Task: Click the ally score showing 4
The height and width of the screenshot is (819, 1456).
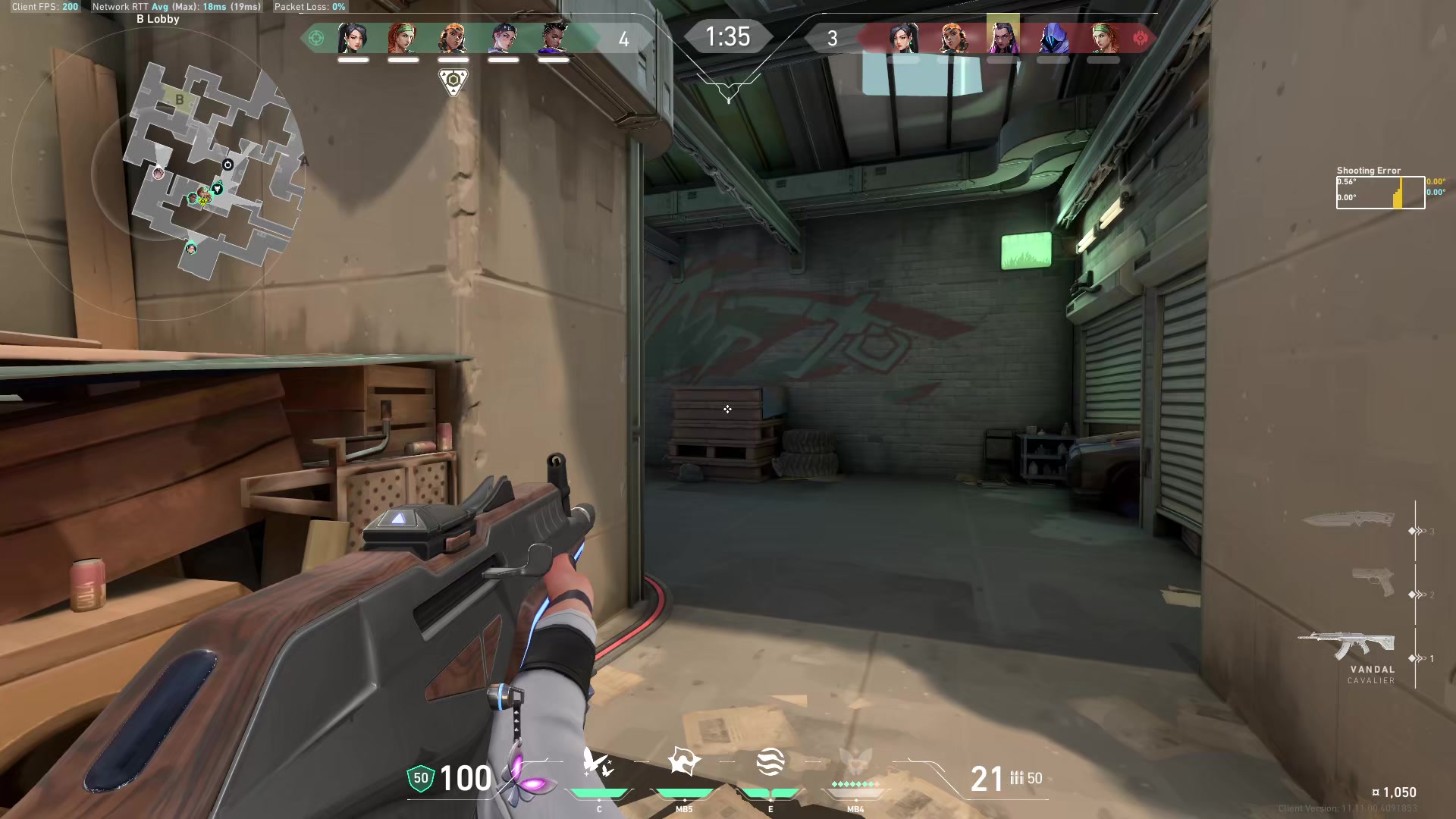Action: (624, 40)
